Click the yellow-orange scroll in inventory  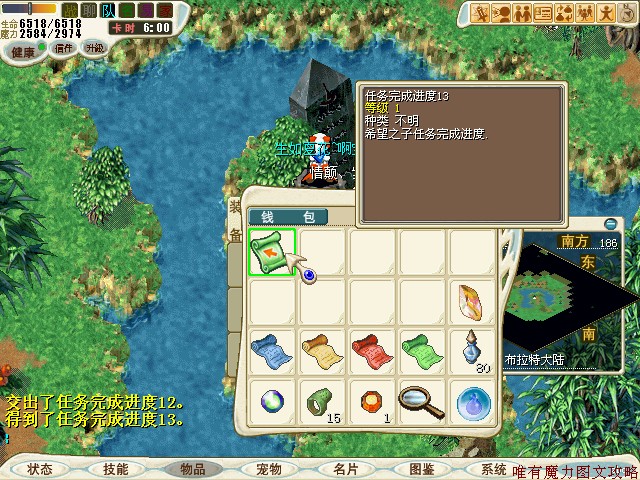click(322, 352)
